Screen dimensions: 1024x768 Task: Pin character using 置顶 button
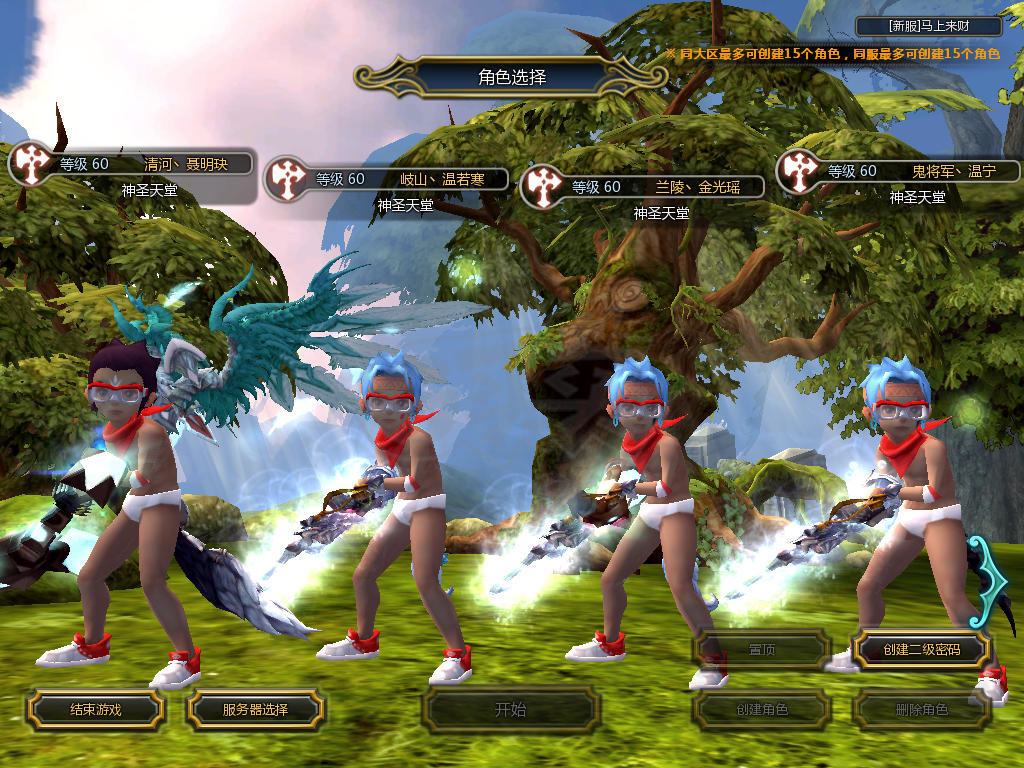pos(761,649)
